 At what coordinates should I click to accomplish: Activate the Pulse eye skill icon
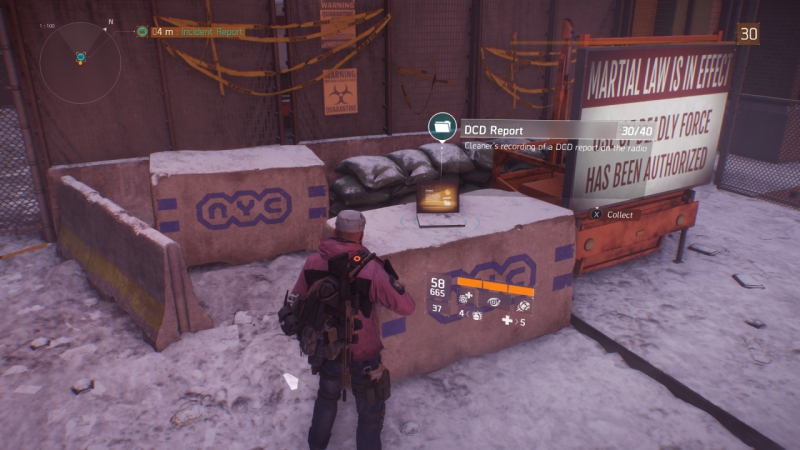coord(494,298)
